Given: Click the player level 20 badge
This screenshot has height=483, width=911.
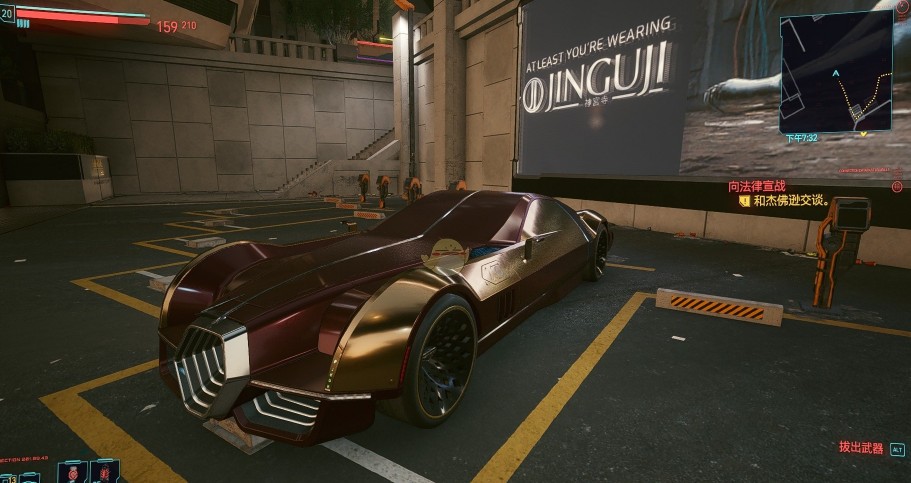Looking at the screenshot, I should point(8,14).
